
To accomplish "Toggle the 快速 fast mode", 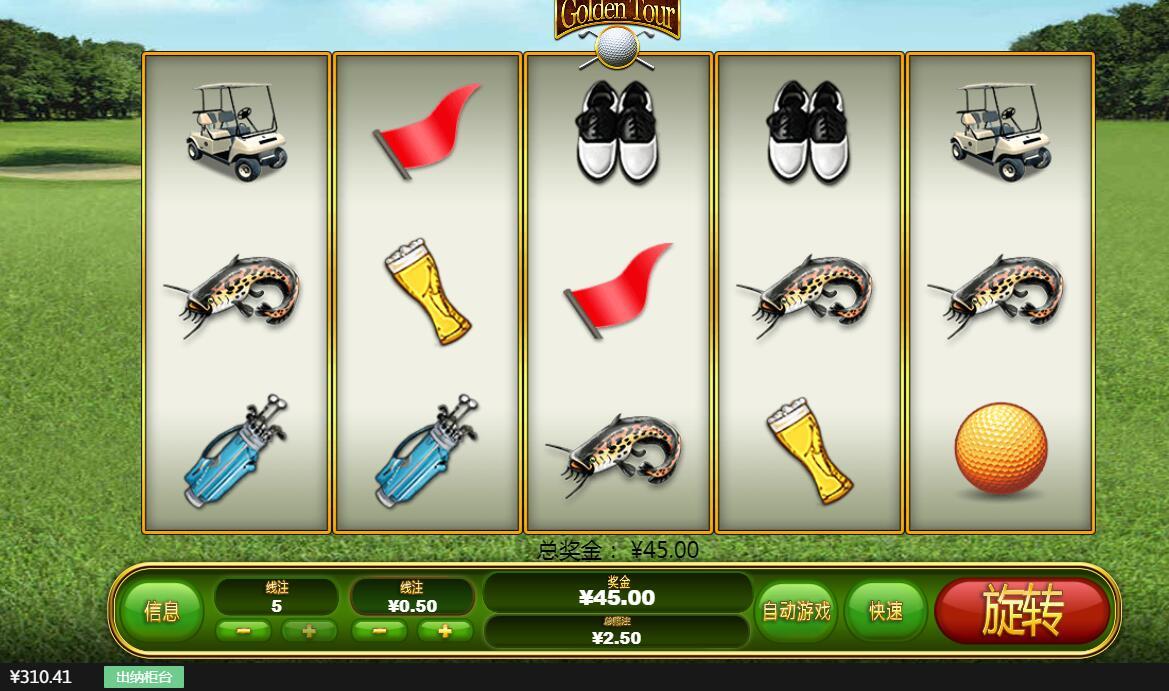I will point(886,611).
